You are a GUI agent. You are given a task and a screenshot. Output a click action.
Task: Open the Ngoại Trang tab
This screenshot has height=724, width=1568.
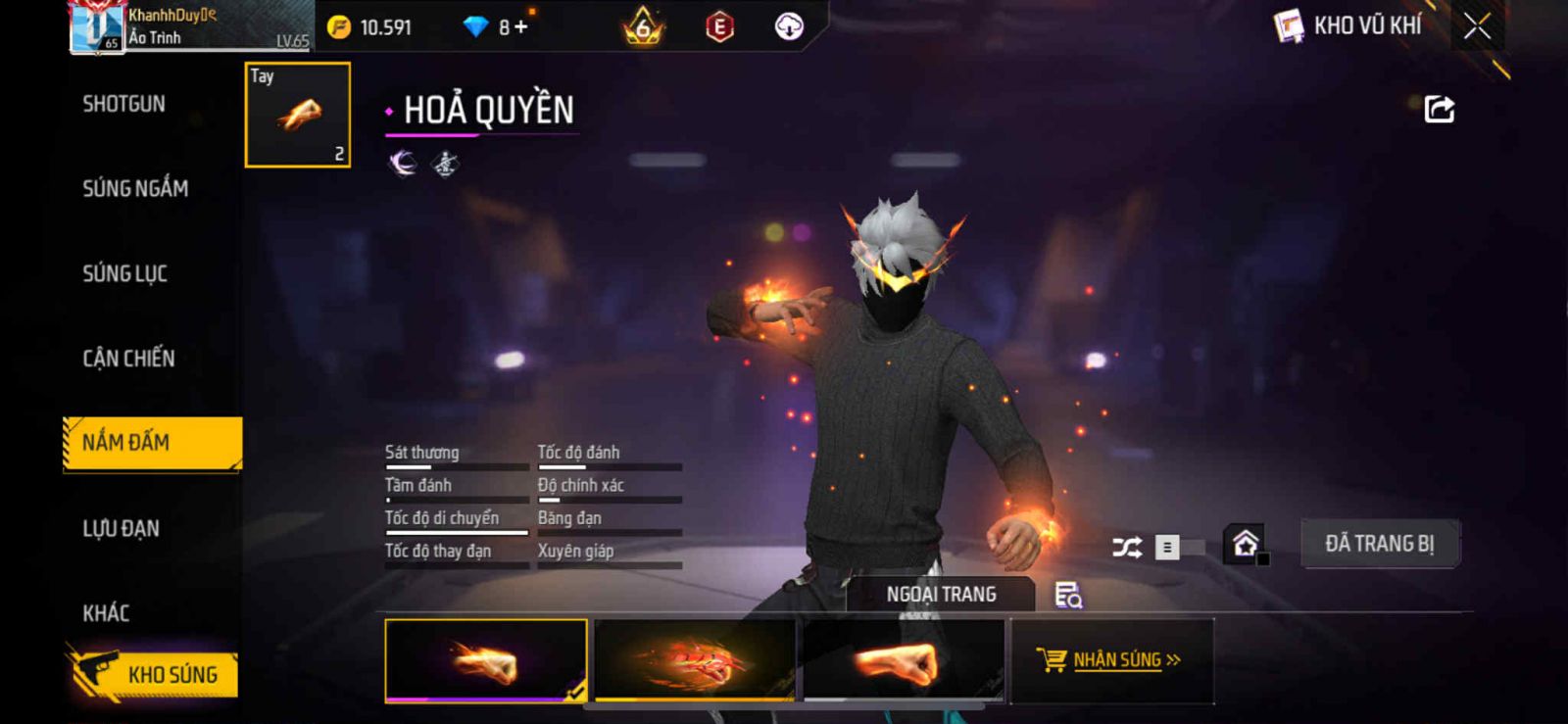coord(941,595)
